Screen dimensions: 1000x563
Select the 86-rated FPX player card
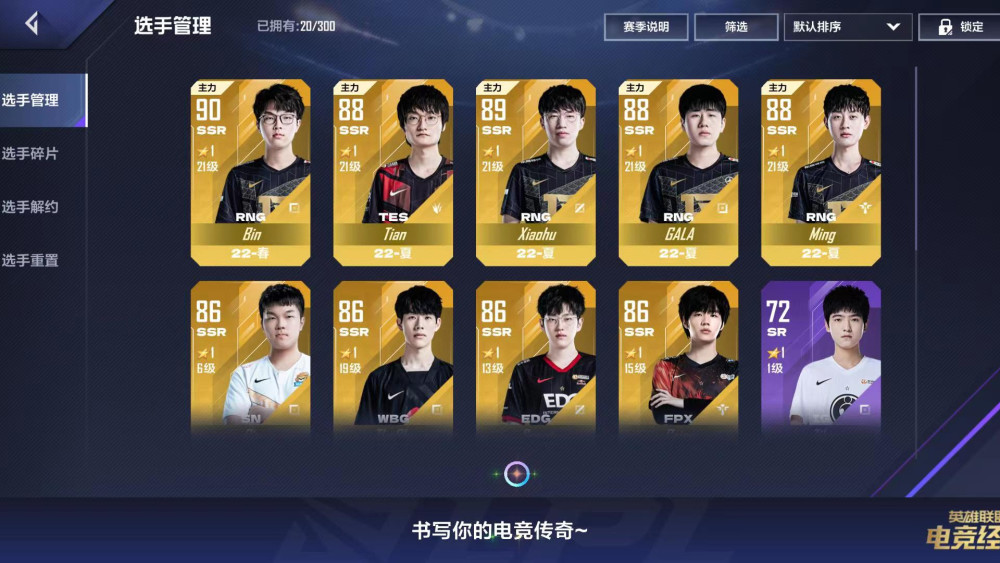(679, 355)
